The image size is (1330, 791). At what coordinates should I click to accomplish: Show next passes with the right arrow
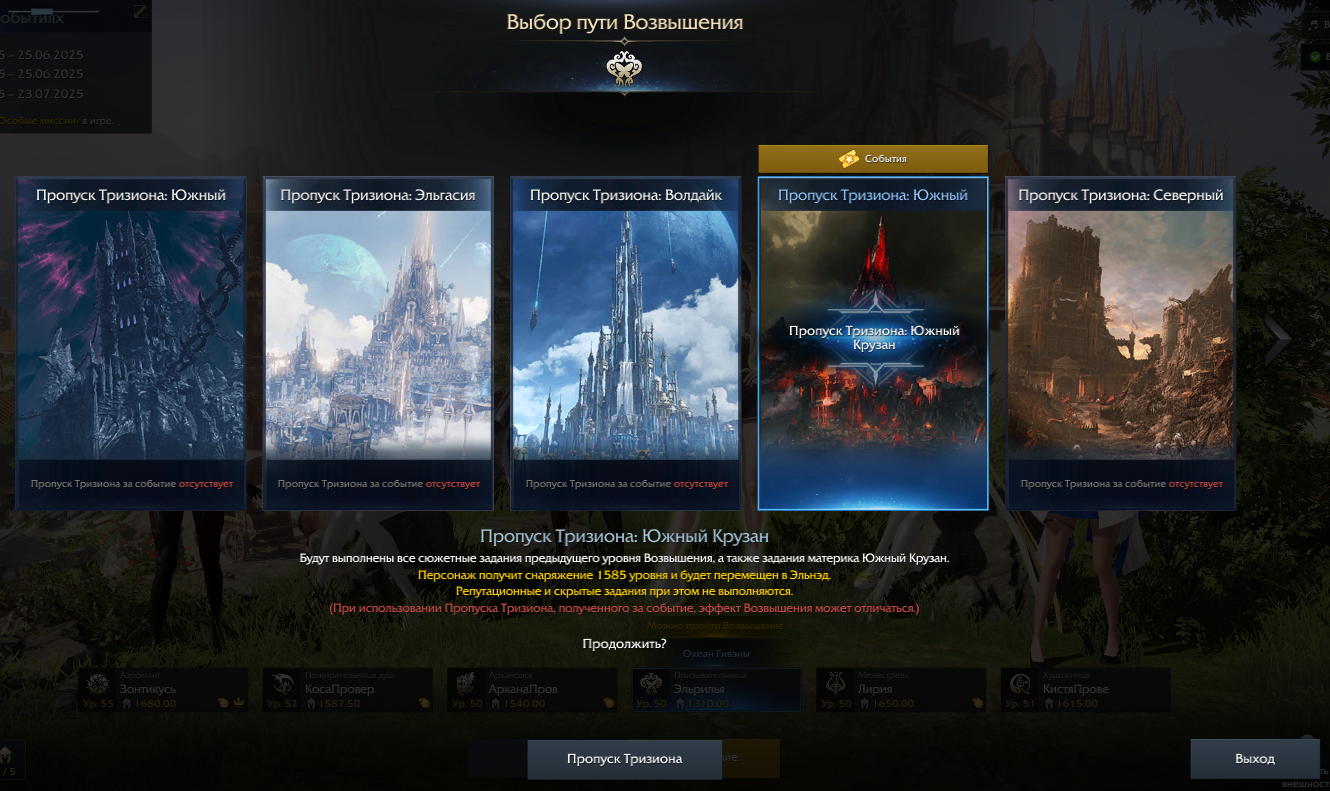tap(1277, 340)
